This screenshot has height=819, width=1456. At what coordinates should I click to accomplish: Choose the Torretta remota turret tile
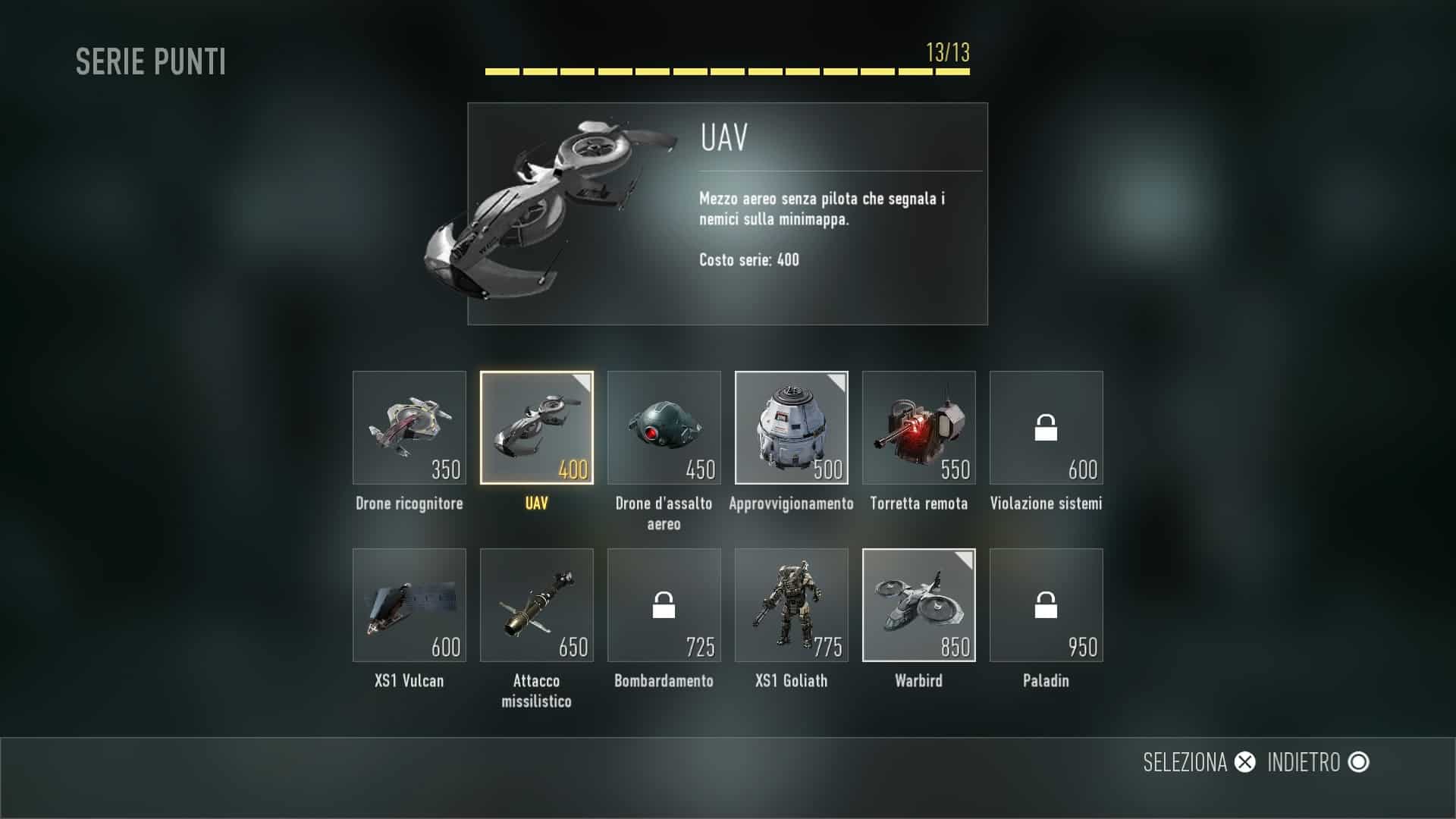tap(919, 428)
